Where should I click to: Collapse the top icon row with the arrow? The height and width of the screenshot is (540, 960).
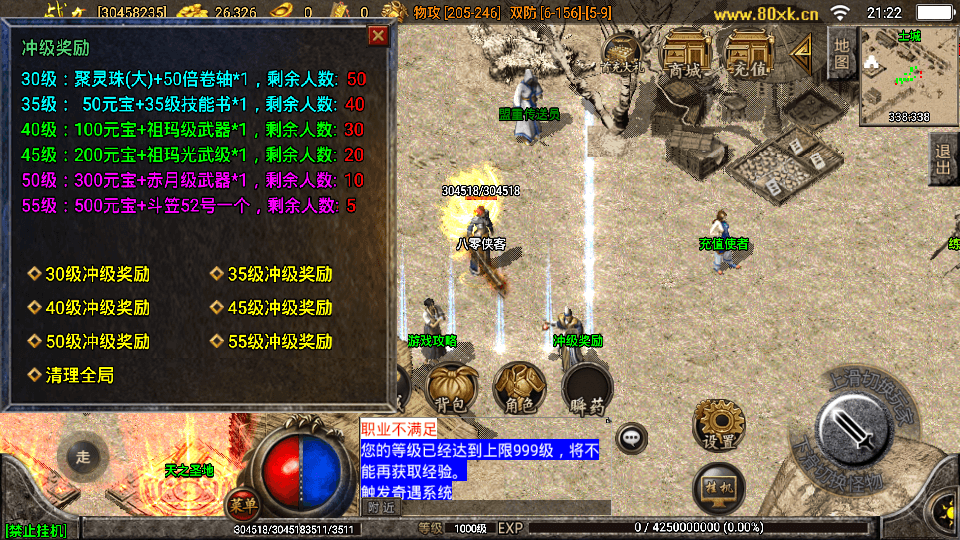(x=801, y=53)
